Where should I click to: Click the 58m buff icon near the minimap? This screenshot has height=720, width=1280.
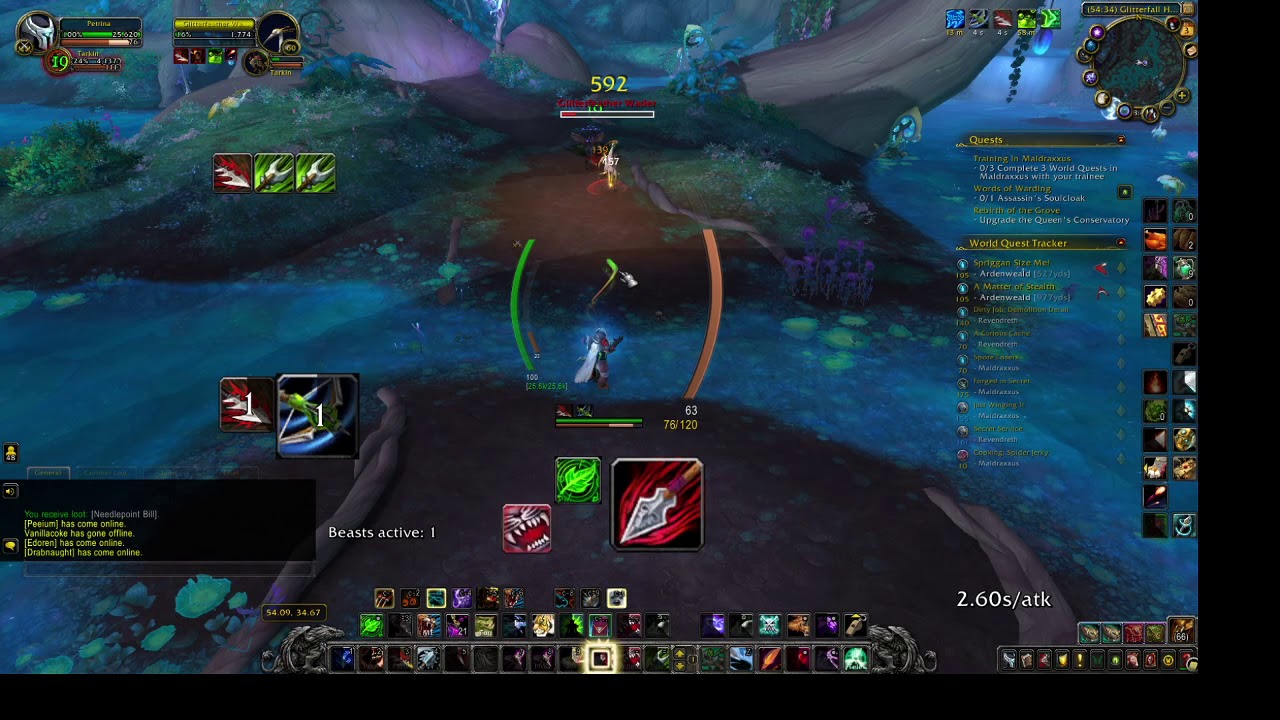(1026, 19)
